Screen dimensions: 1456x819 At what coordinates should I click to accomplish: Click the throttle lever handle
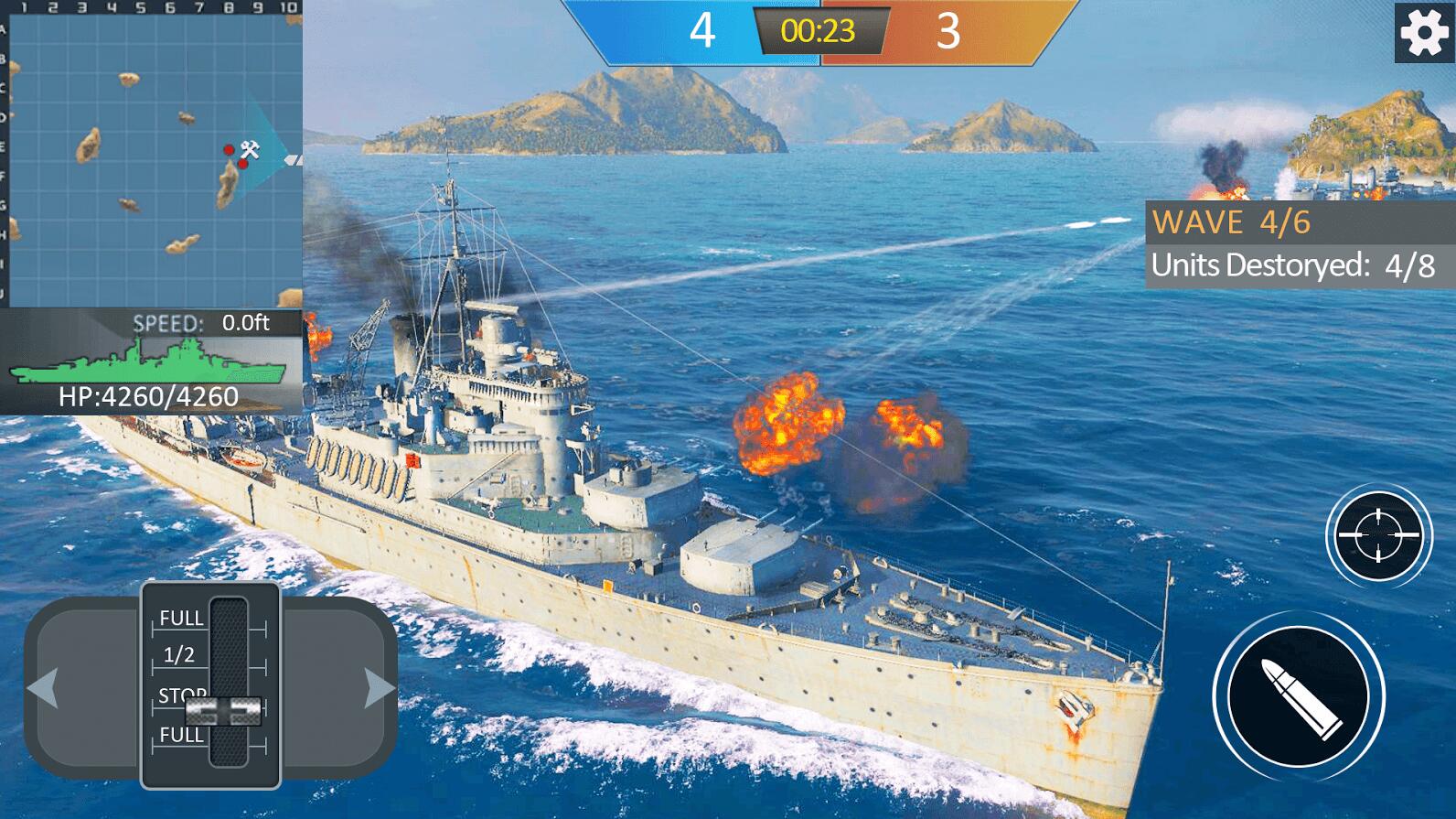(225, 709)
